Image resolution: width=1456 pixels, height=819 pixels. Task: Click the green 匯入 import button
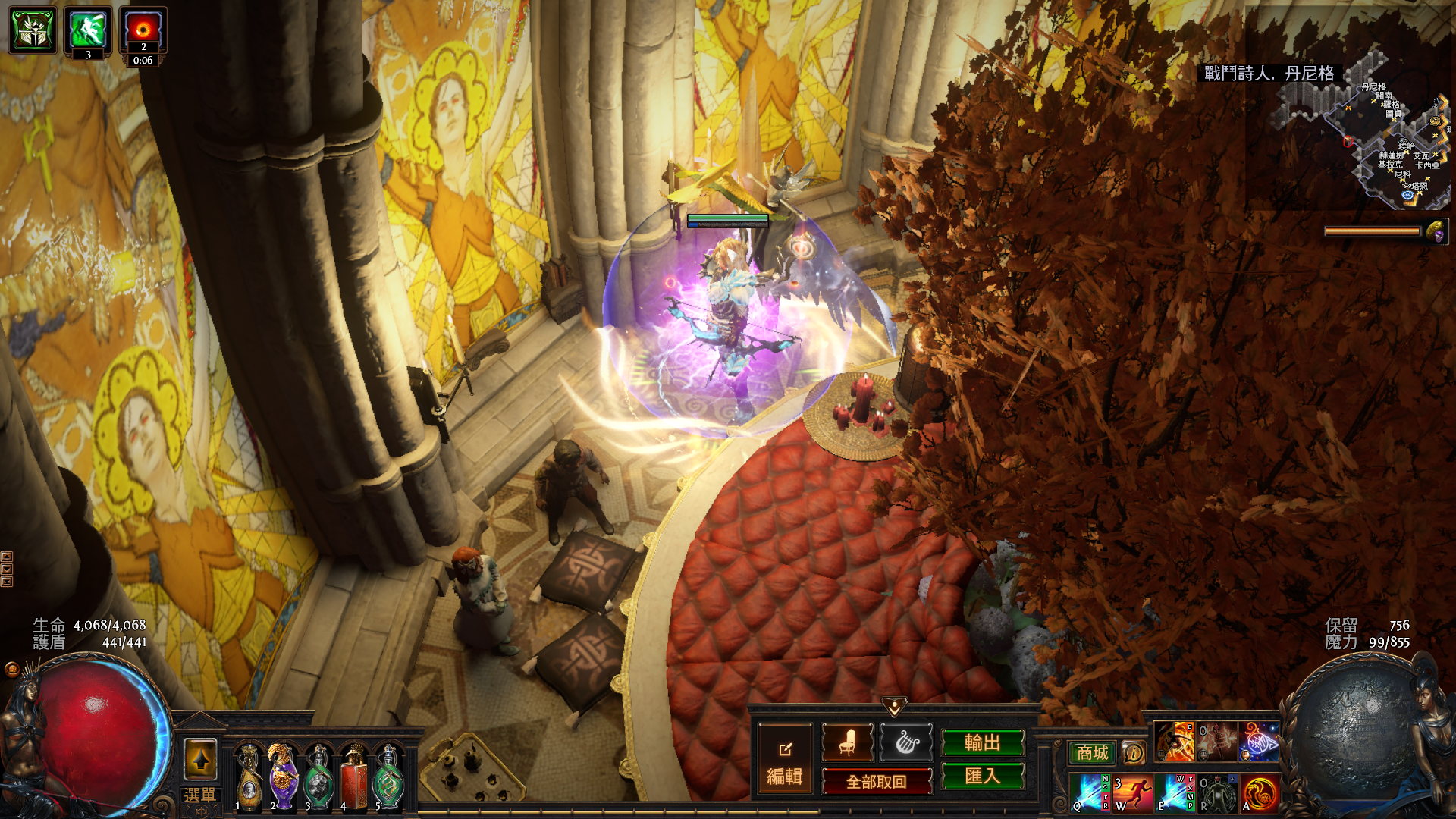(x=982, y=776)
